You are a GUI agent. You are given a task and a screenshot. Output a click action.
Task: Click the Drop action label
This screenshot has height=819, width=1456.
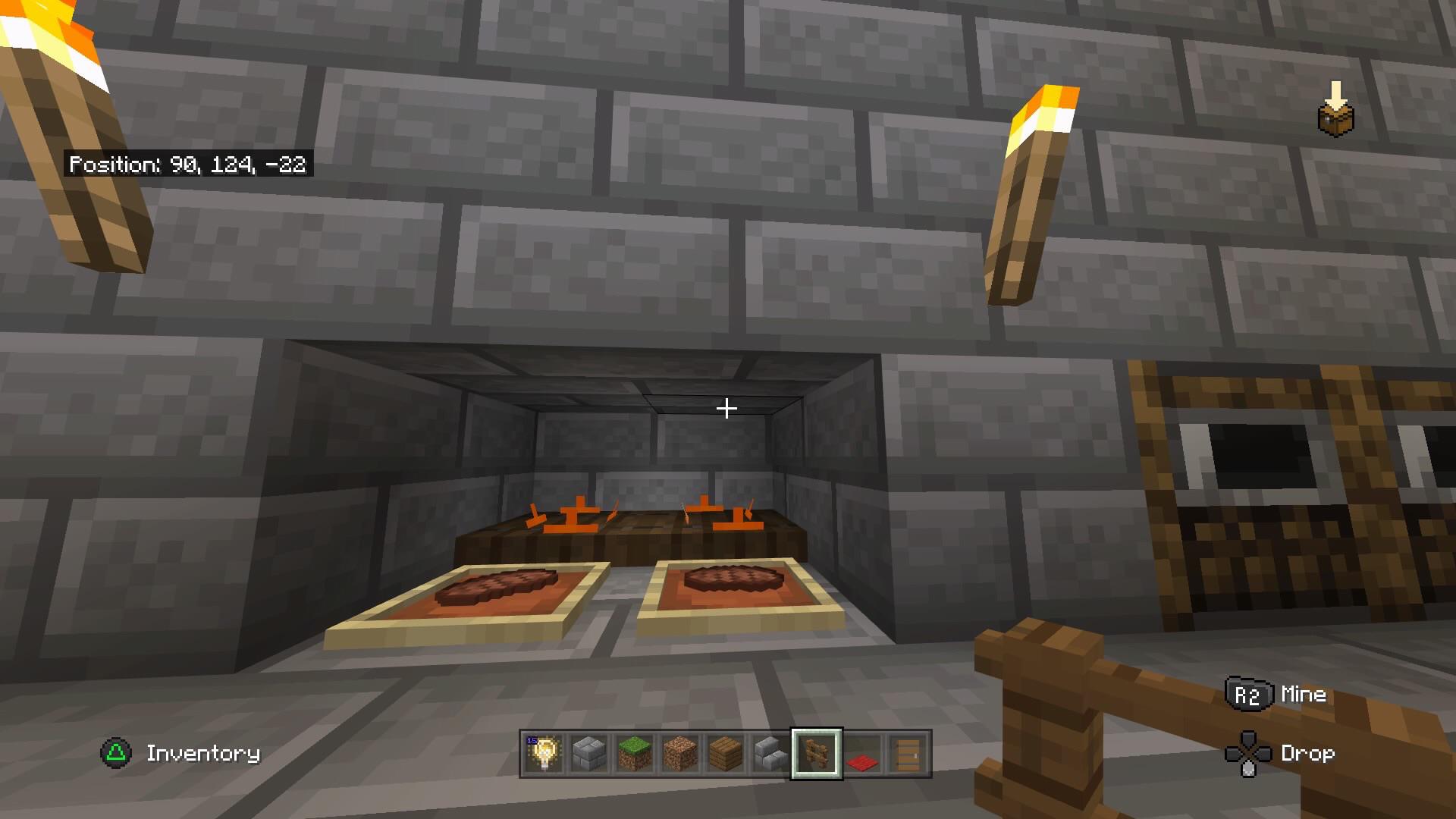point(1307,753)
